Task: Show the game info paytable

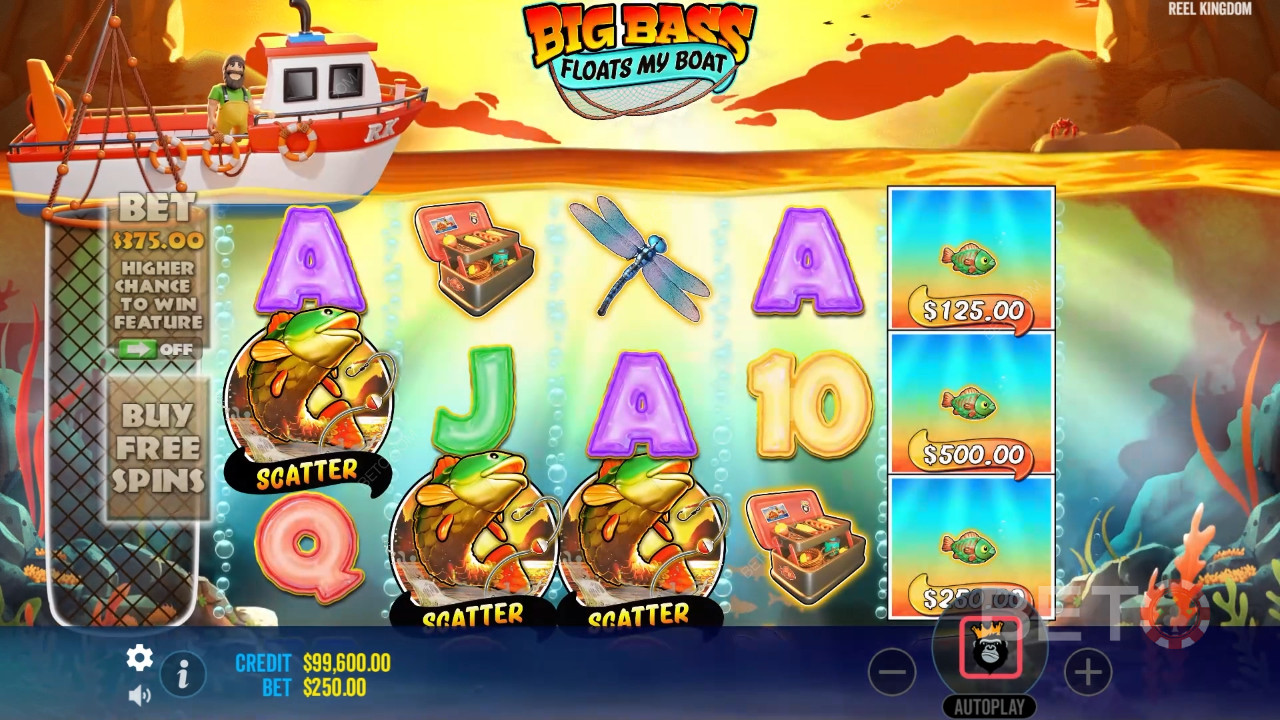Action: click(x=182, y=675)
